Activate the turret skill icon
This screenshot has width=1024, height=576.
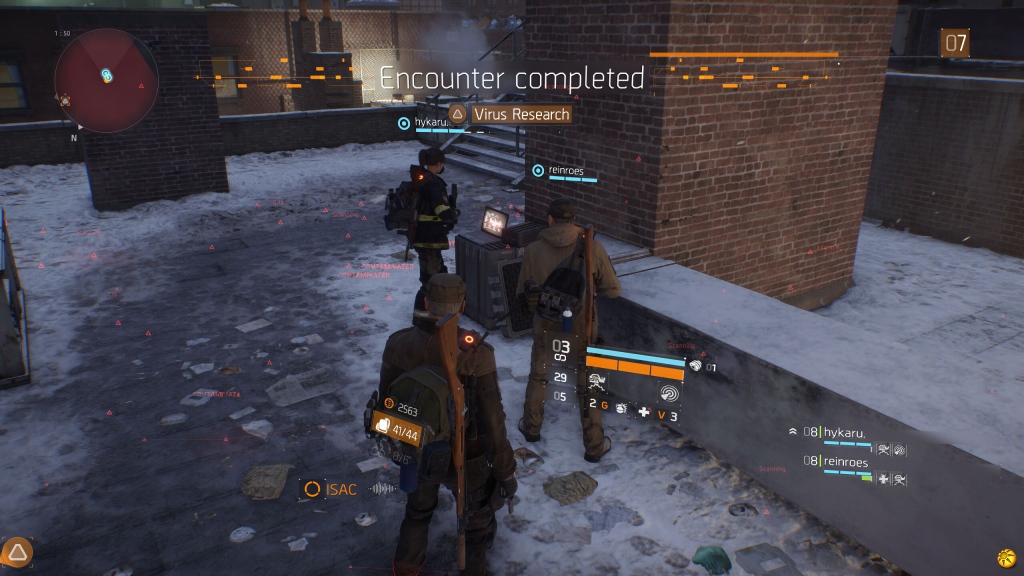click(x=598, y=381)
